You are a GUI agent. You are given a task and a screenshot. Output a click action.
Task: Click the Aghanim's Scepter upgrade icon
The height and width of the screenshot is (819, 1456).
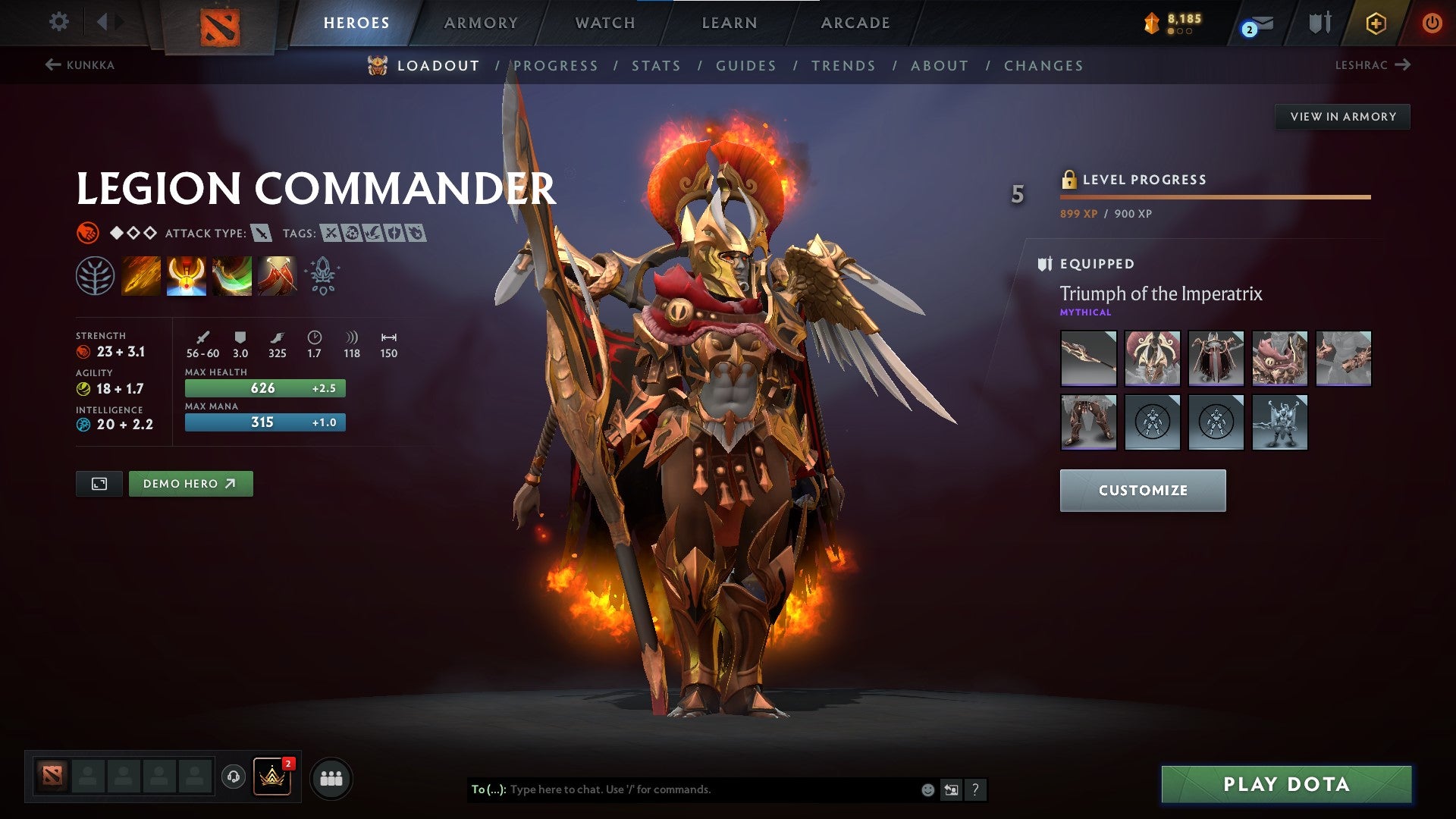pos(322,275)
